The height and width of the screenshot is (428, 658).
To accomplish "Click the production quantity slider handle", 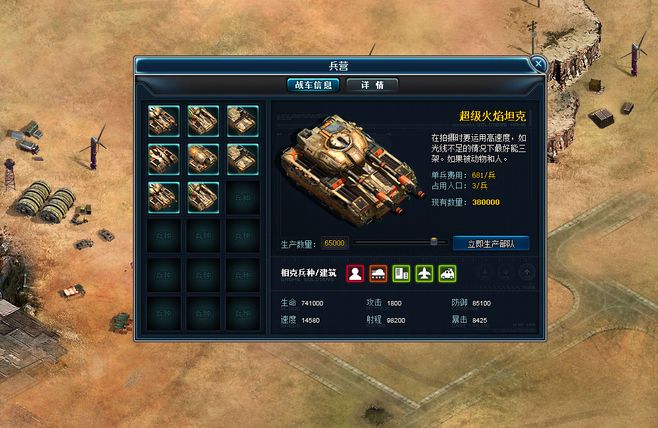I will tap(434, 241).
